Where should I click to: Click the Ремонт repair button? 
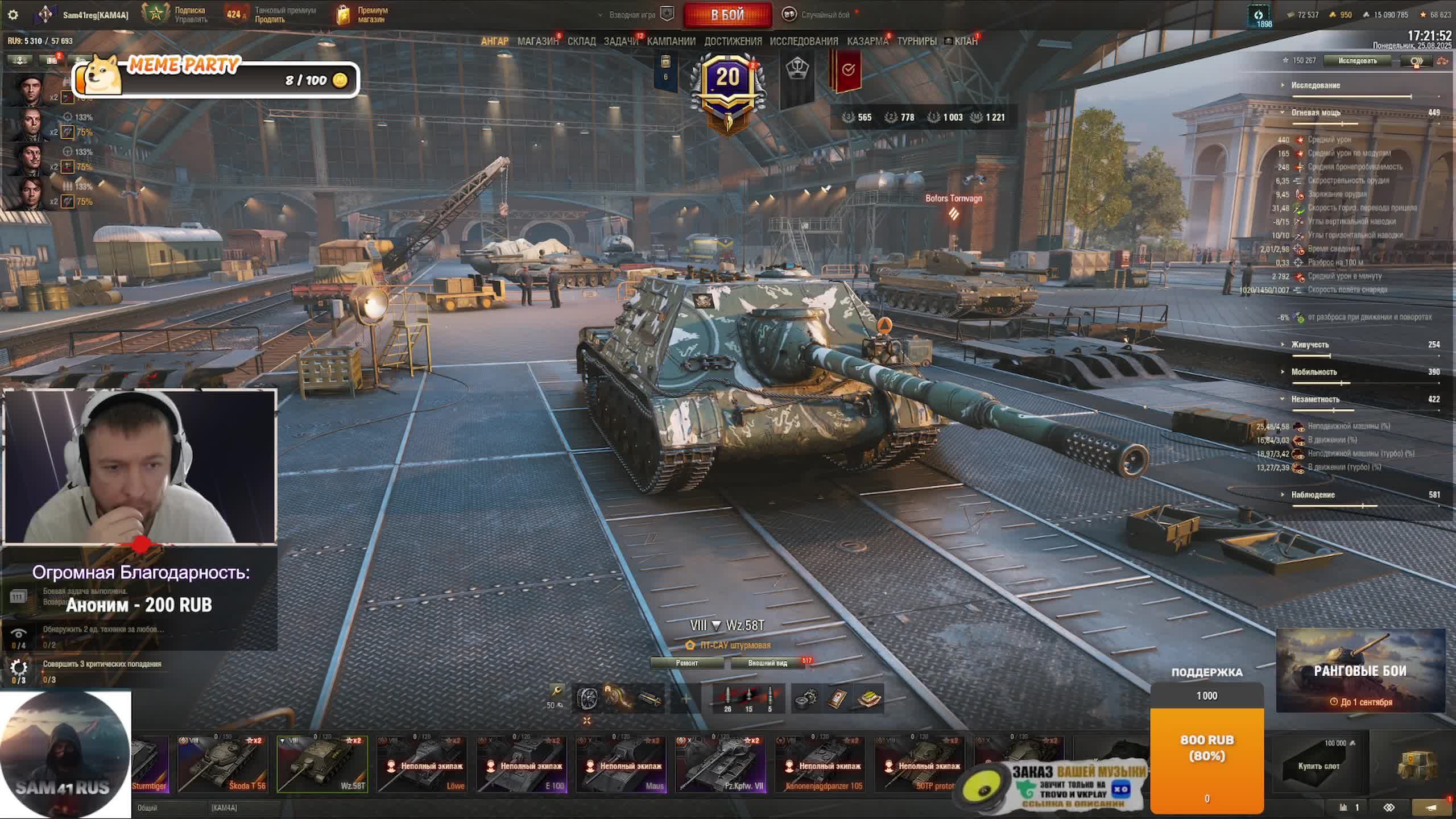(x=687, y=663)
